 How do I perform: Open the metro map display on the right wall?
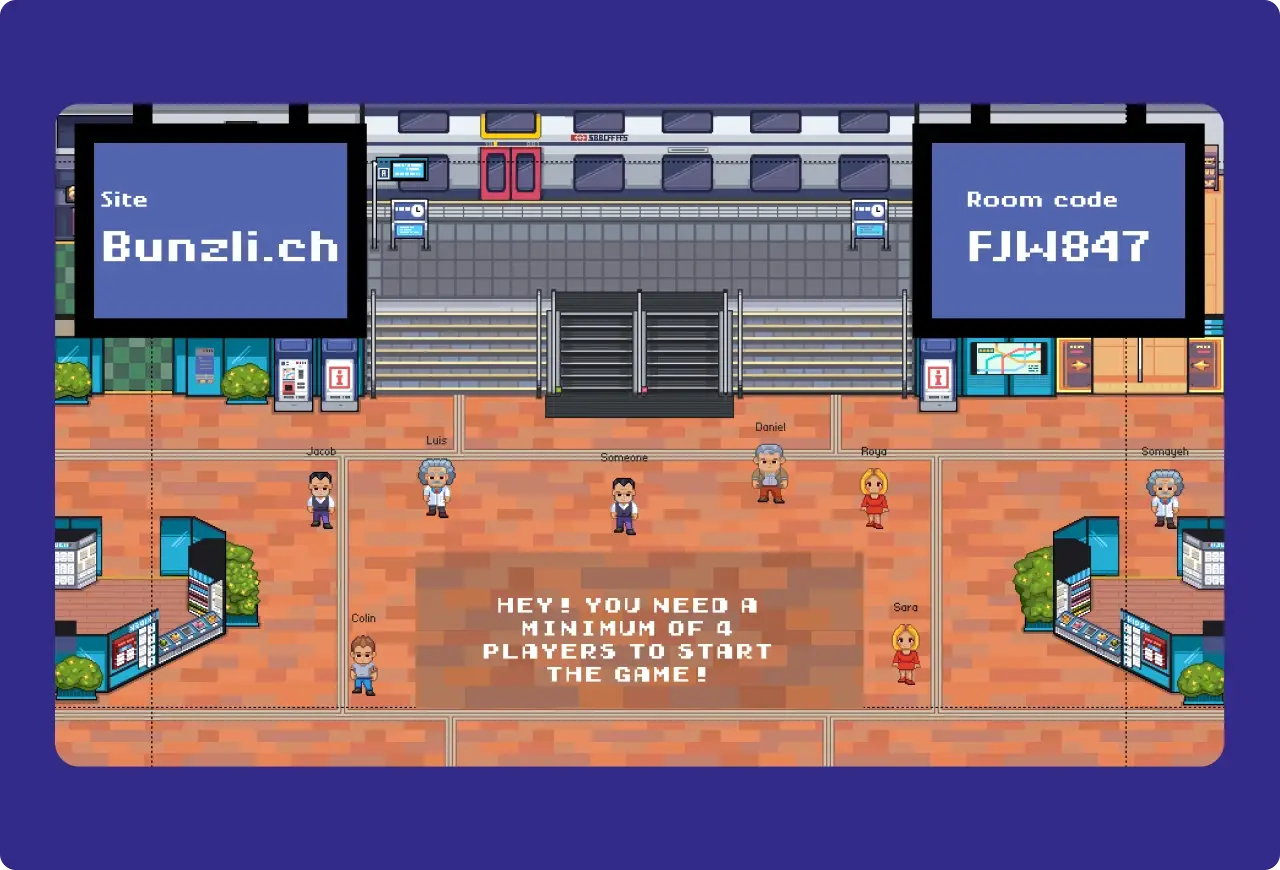pos(1008,360)
